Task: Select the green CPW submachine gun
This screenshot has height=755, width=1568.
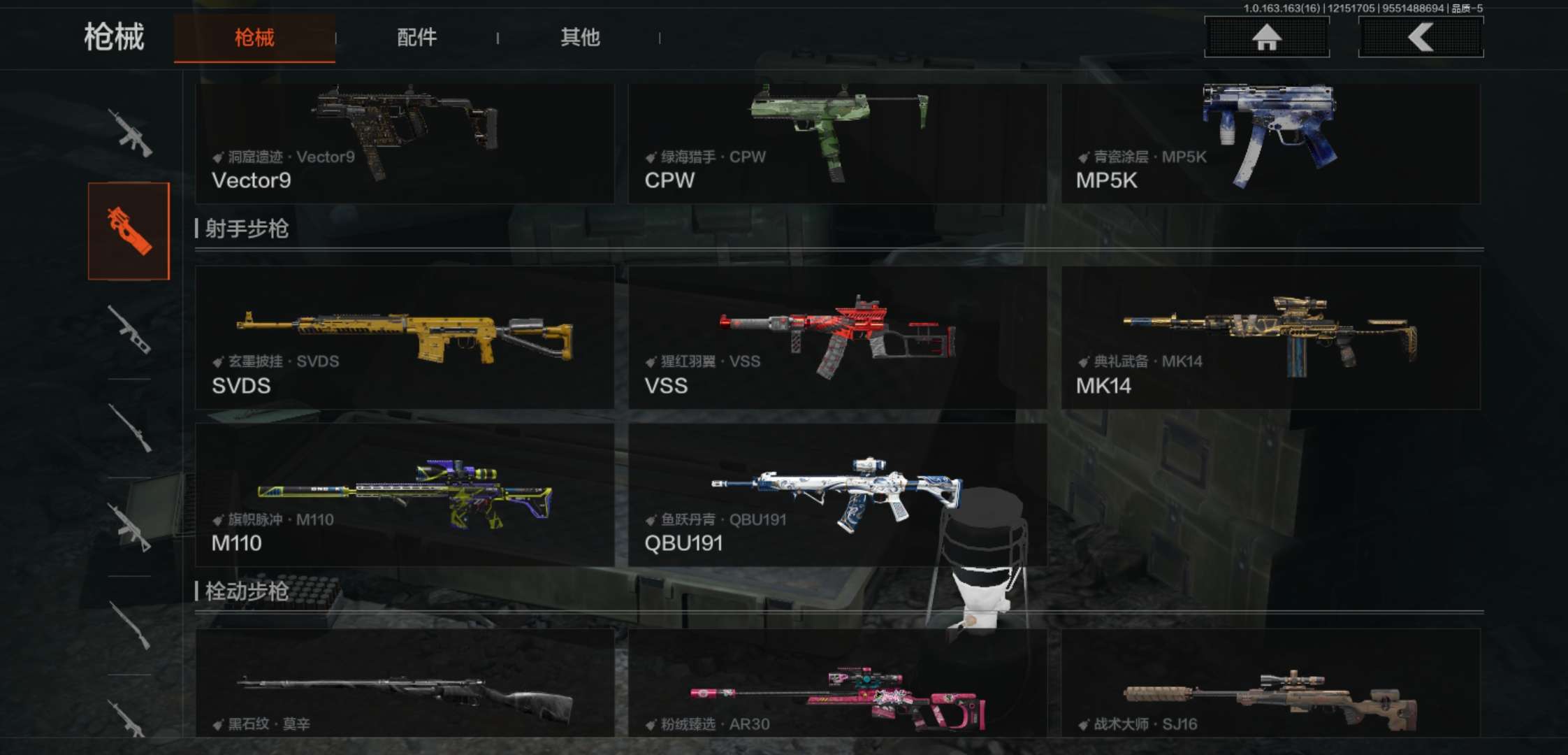Action: [837, 143]
